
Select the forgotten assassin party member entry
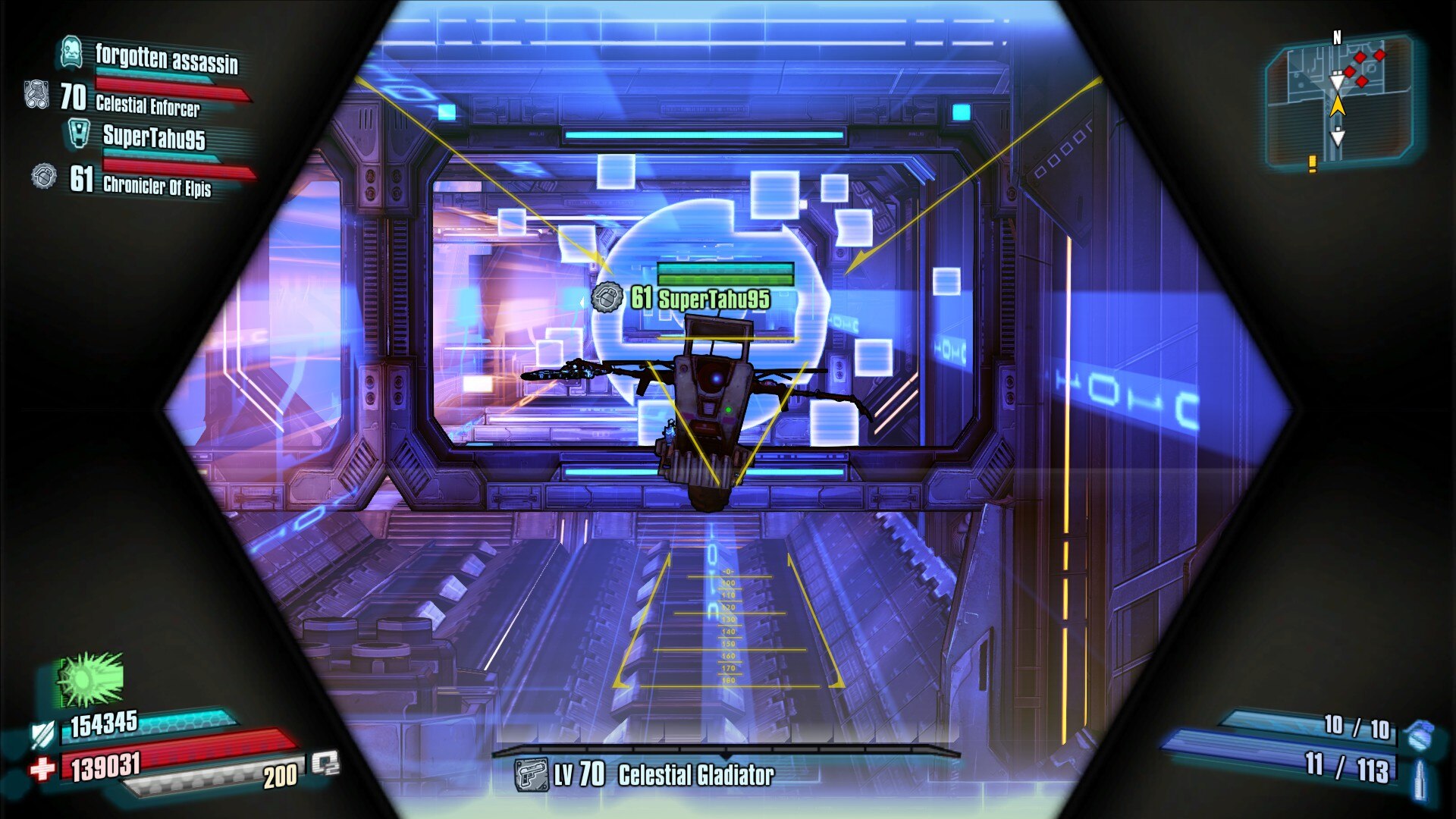click(x=166, y=58)
